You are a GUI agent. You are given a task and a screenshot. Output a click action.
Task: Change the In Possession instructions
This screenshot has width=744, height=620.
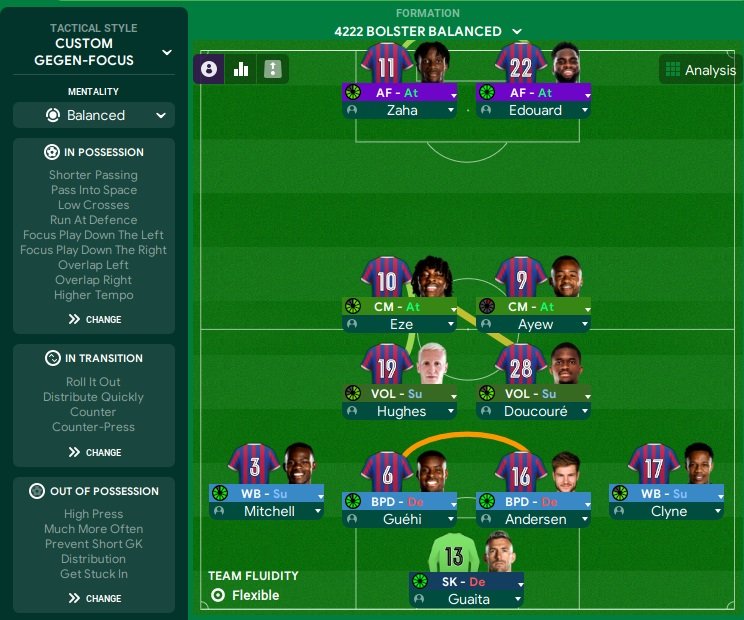[x=94, y=320]
